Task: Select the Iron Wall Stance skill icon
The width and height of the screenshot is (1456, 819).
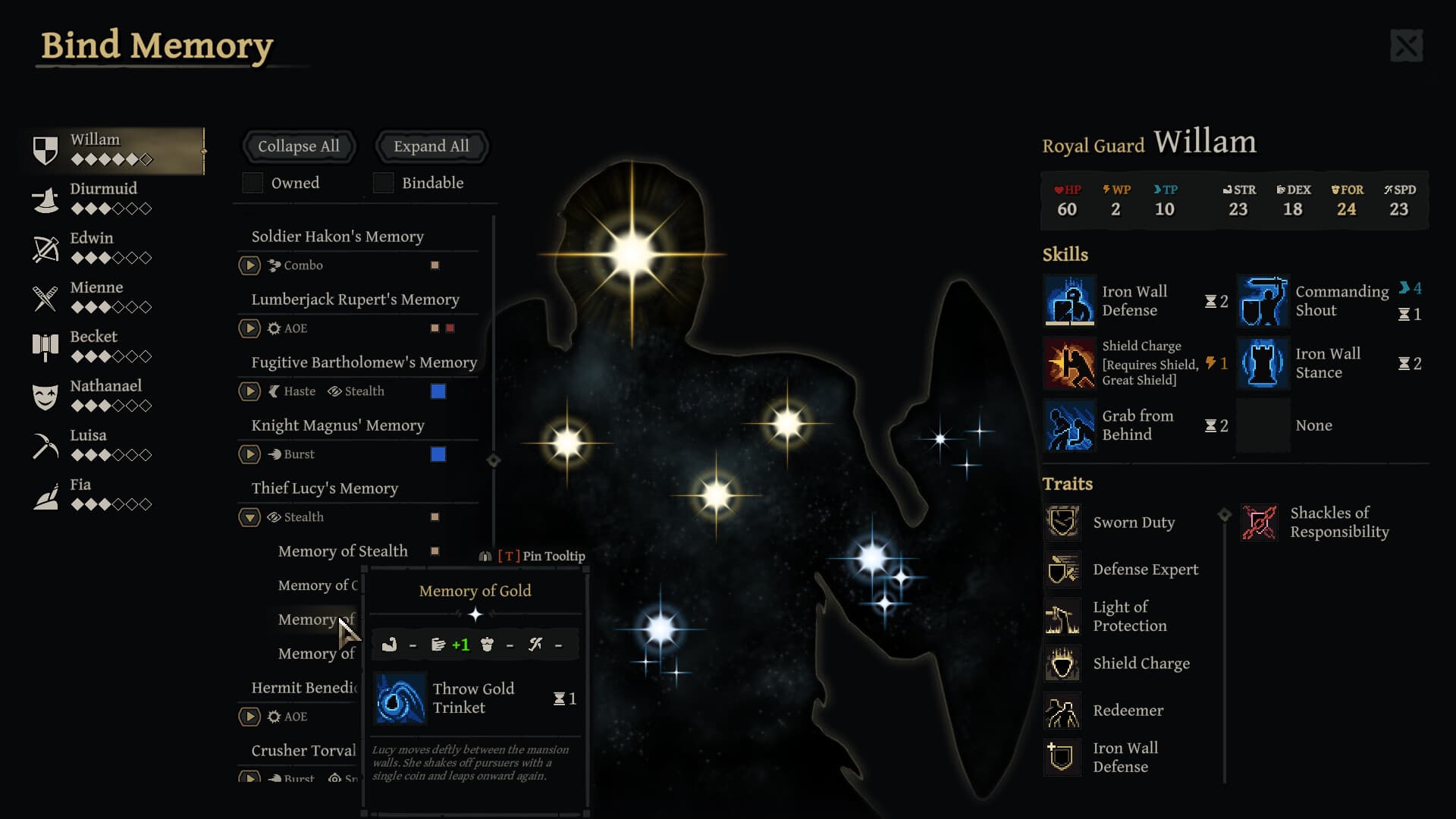Action: [1263, 363]
